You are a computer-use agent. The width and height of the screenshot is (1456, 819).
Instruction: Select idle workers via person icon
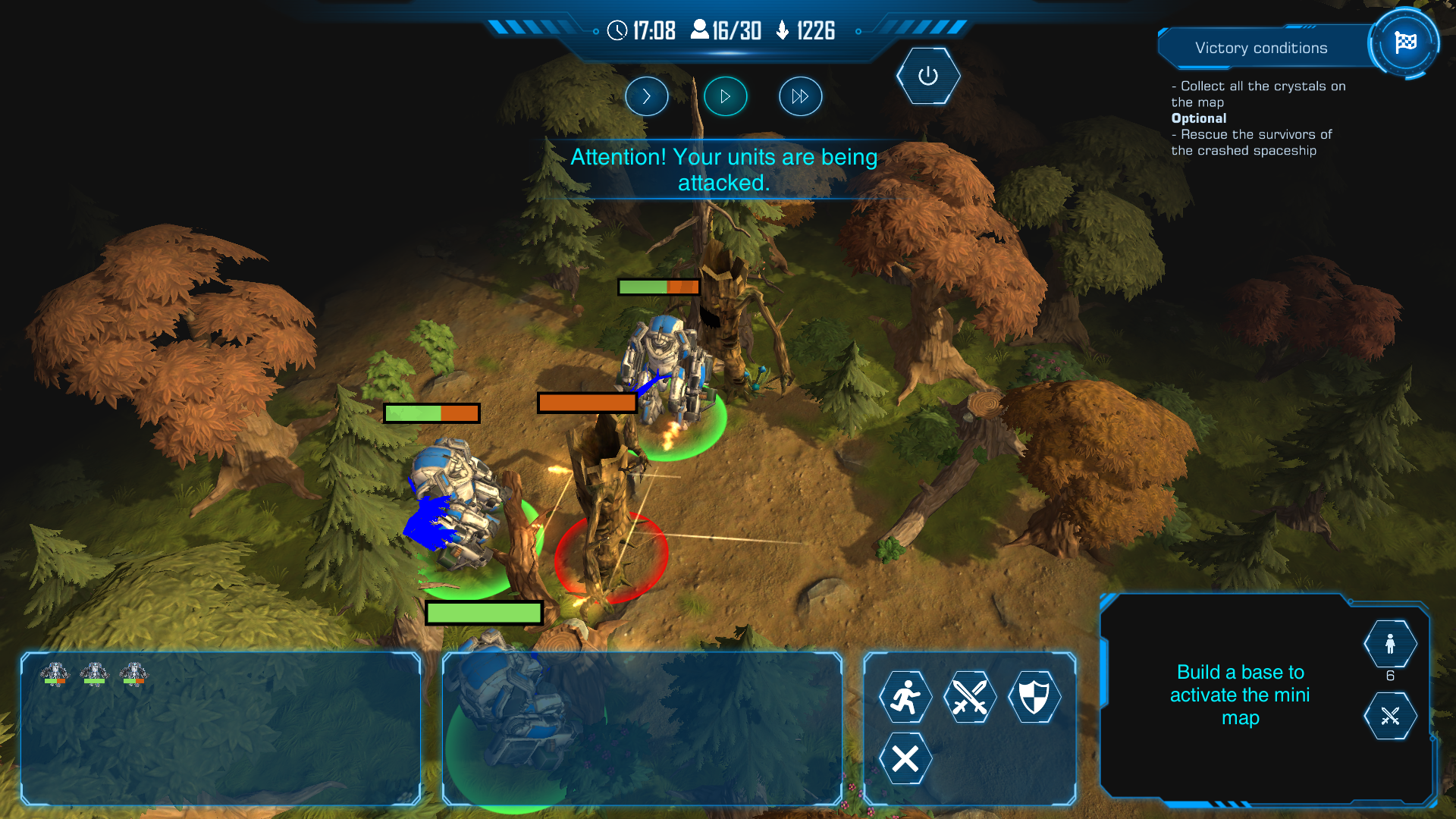(1389, 644)
